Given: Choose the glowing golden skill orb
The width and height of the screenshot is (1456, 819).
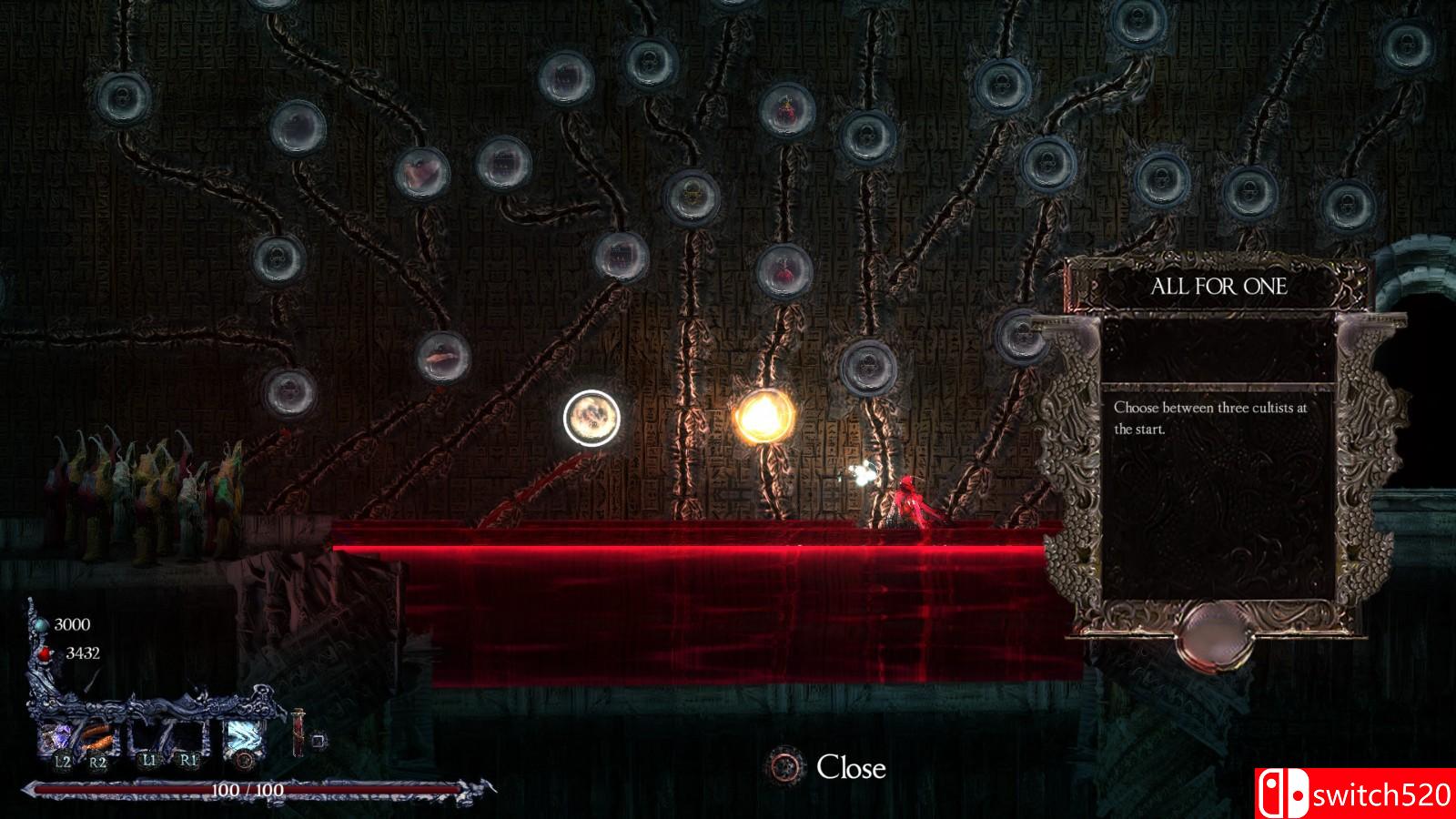Looking at the screenshot, I should tap(763, 417).
